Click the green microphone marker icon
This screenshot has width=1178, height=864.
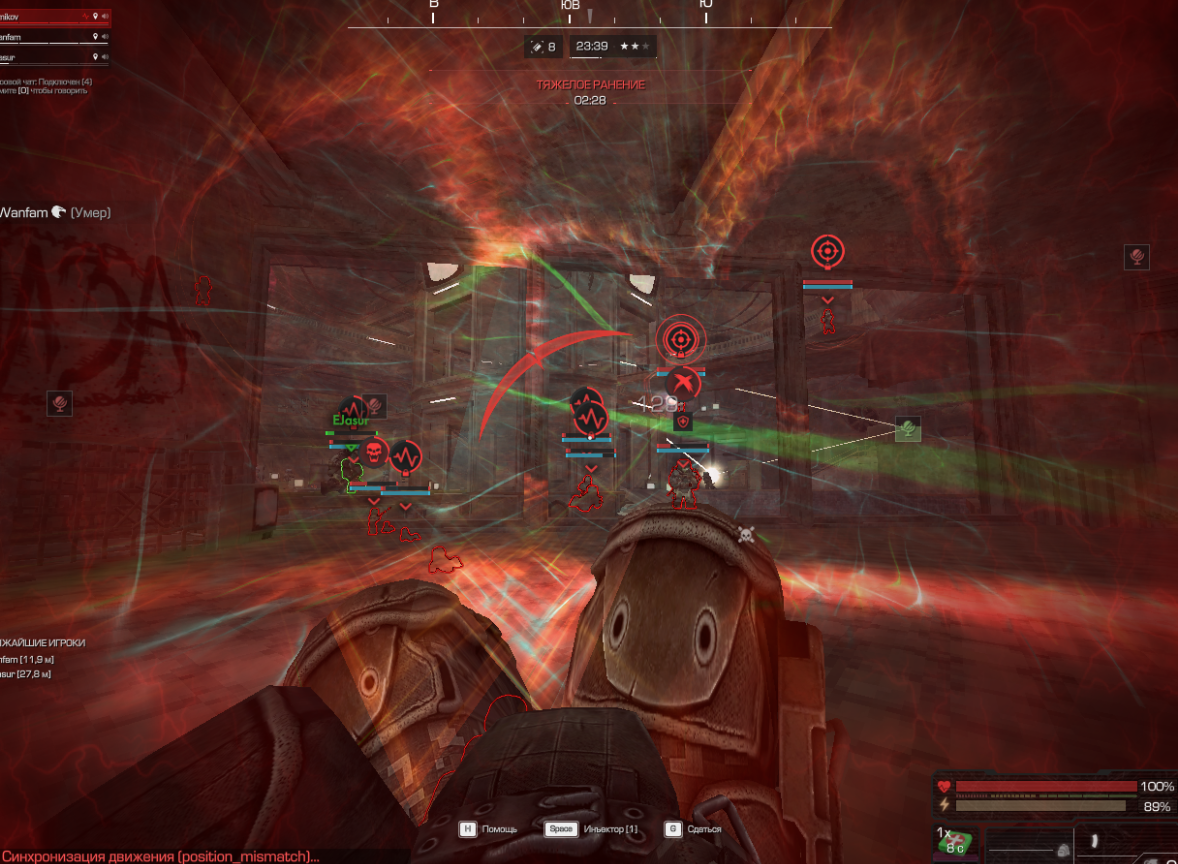click(x=907, y=429)
